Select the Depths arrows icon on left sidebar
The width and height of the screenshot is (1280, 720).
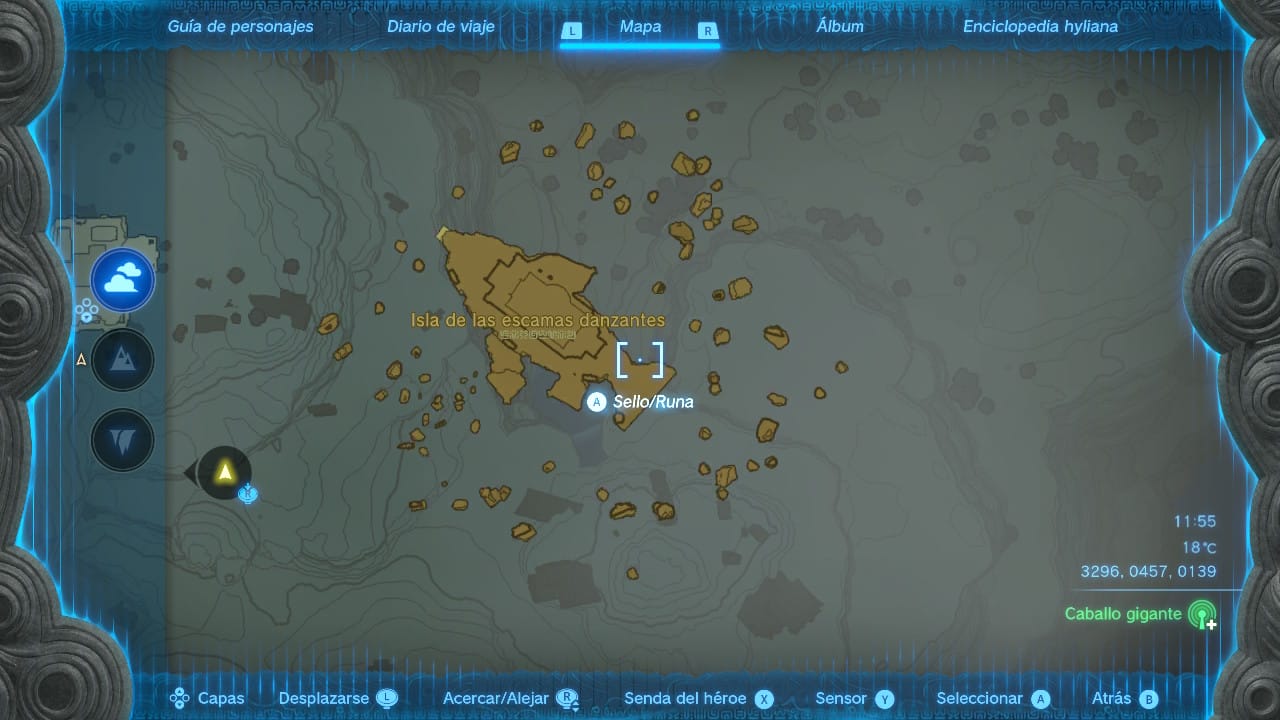pyautogui.click(x=122, y=439)
